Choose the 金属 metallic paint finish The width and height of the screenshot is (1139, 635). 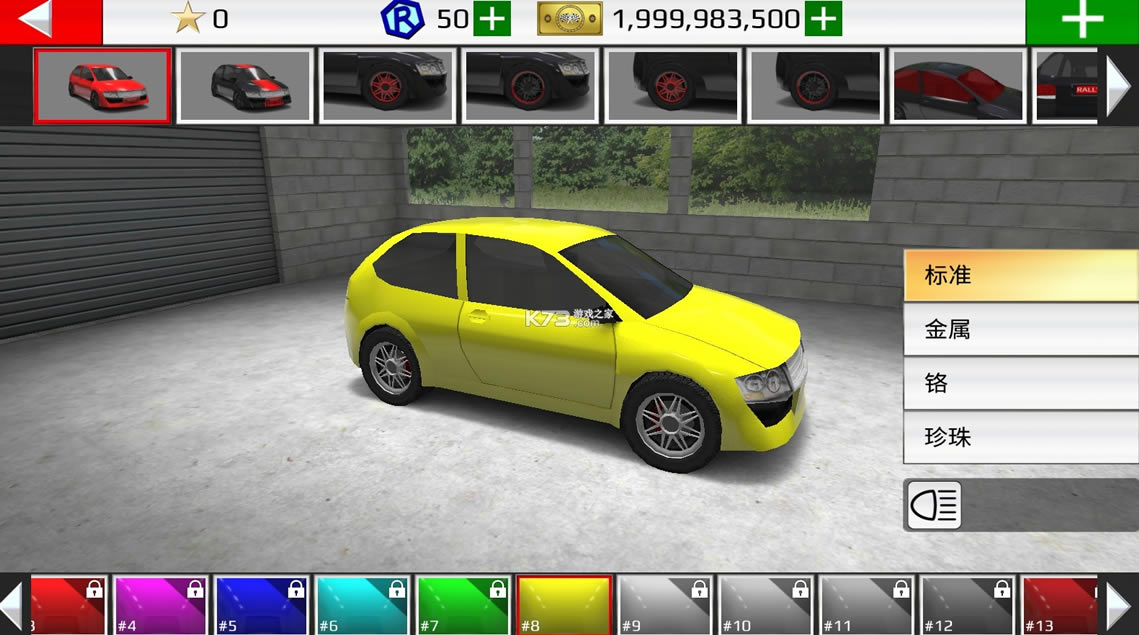click(1020, 329)
